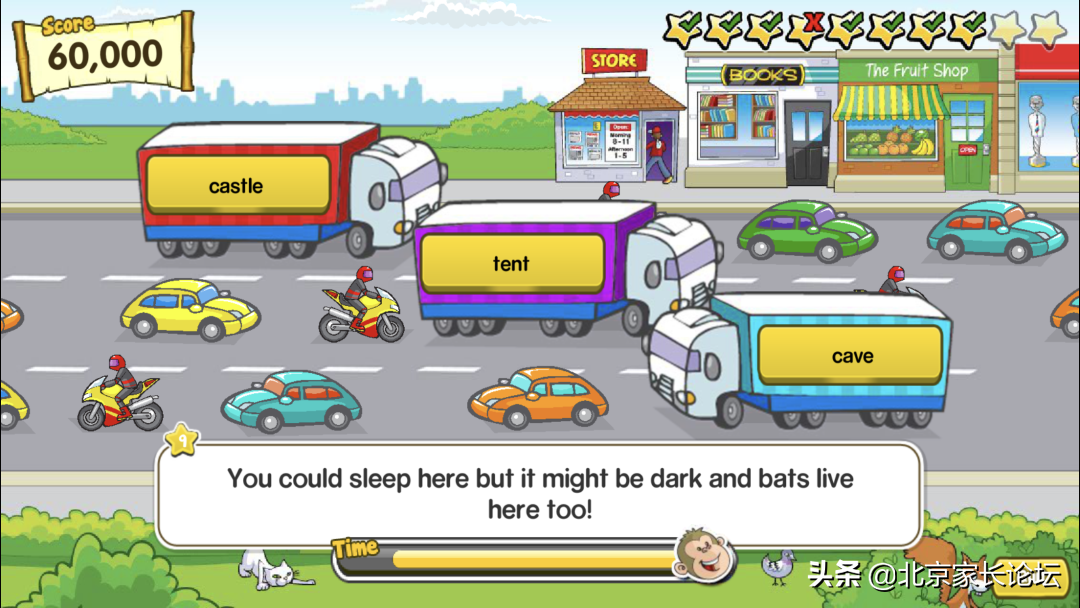The image size is (1080, 608).
Task: Choose the truck labeled castle
Action: (x=237, y=186)
